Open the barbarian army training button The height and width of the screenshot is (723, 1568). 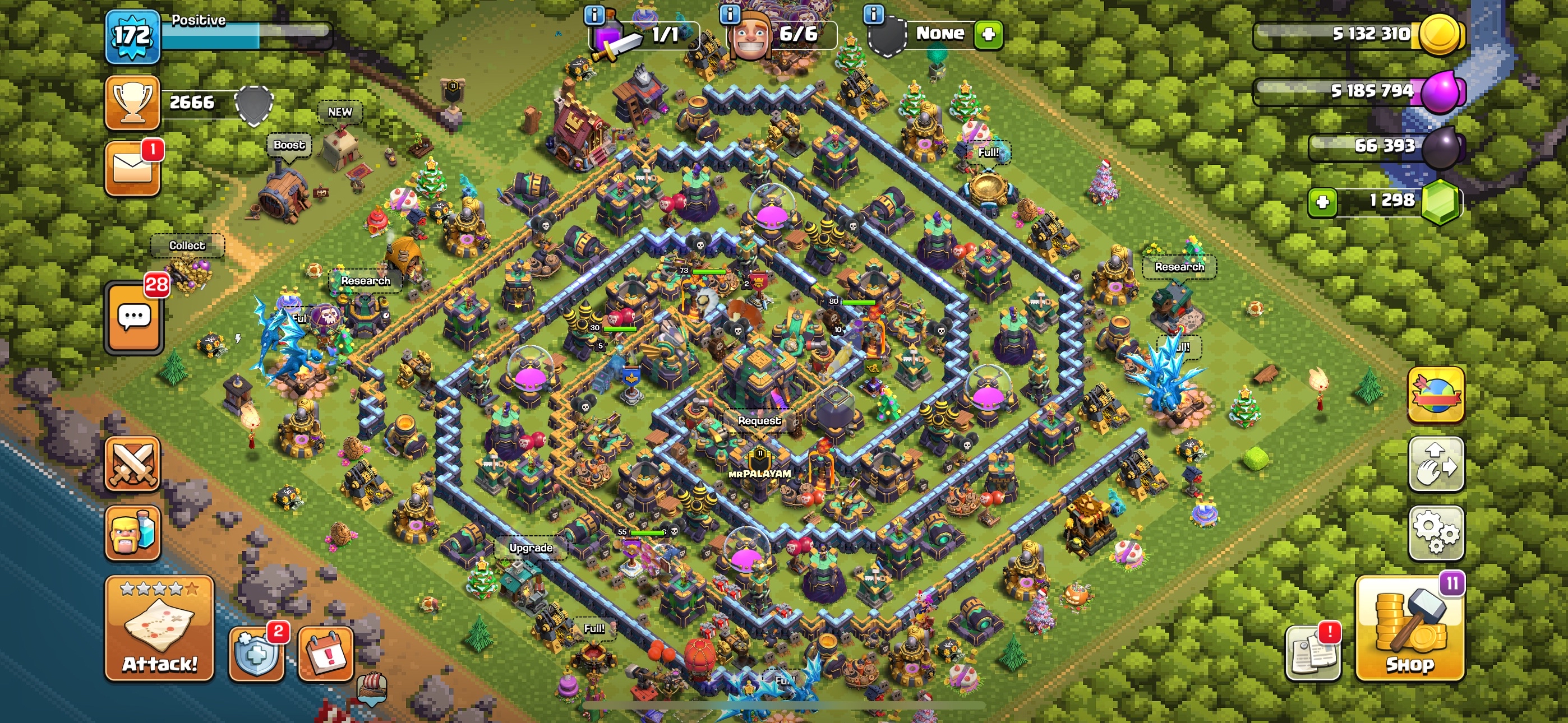[x=132, y=532]
